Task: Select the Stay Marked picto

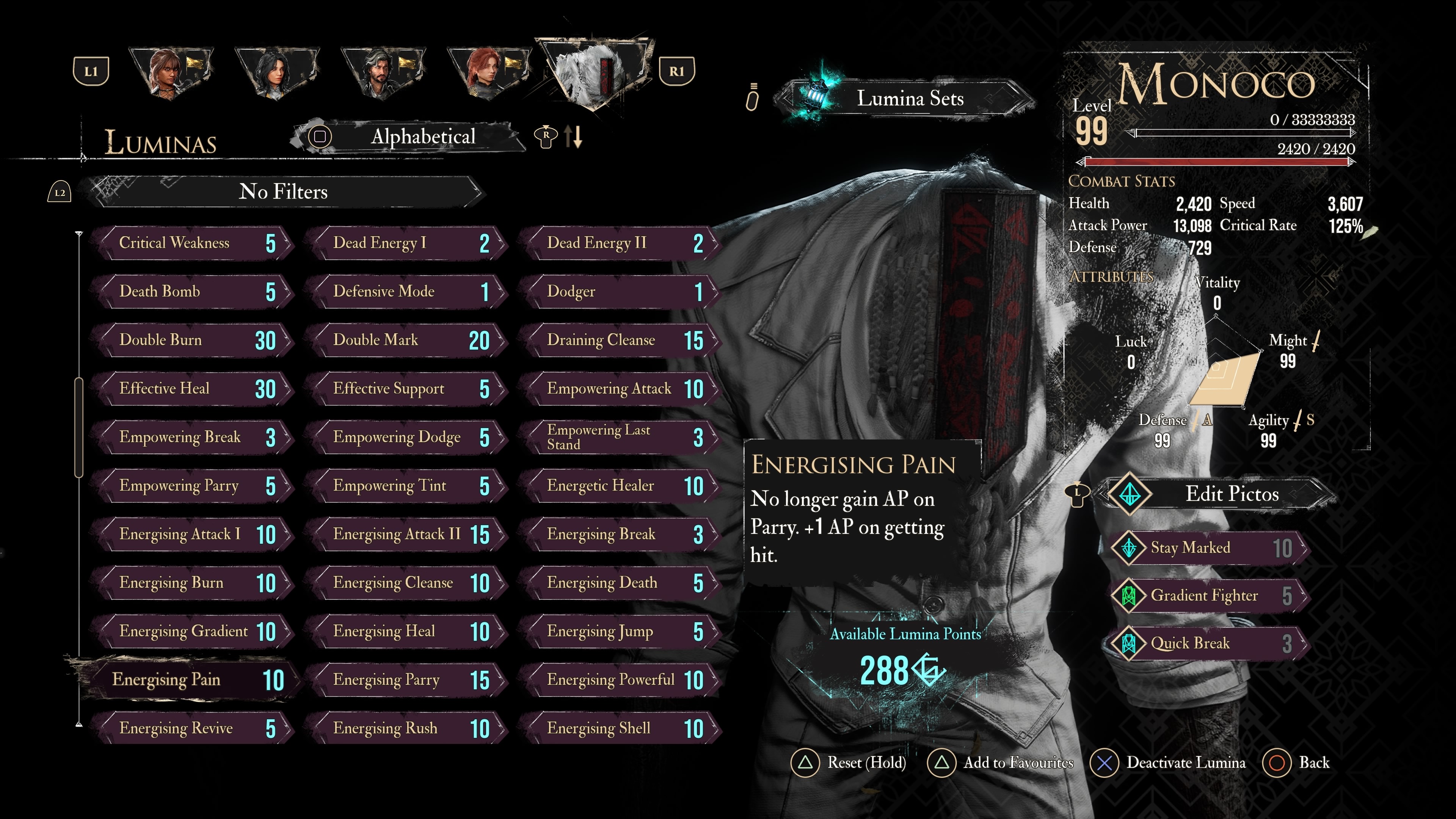Action: coord(1210,548)
